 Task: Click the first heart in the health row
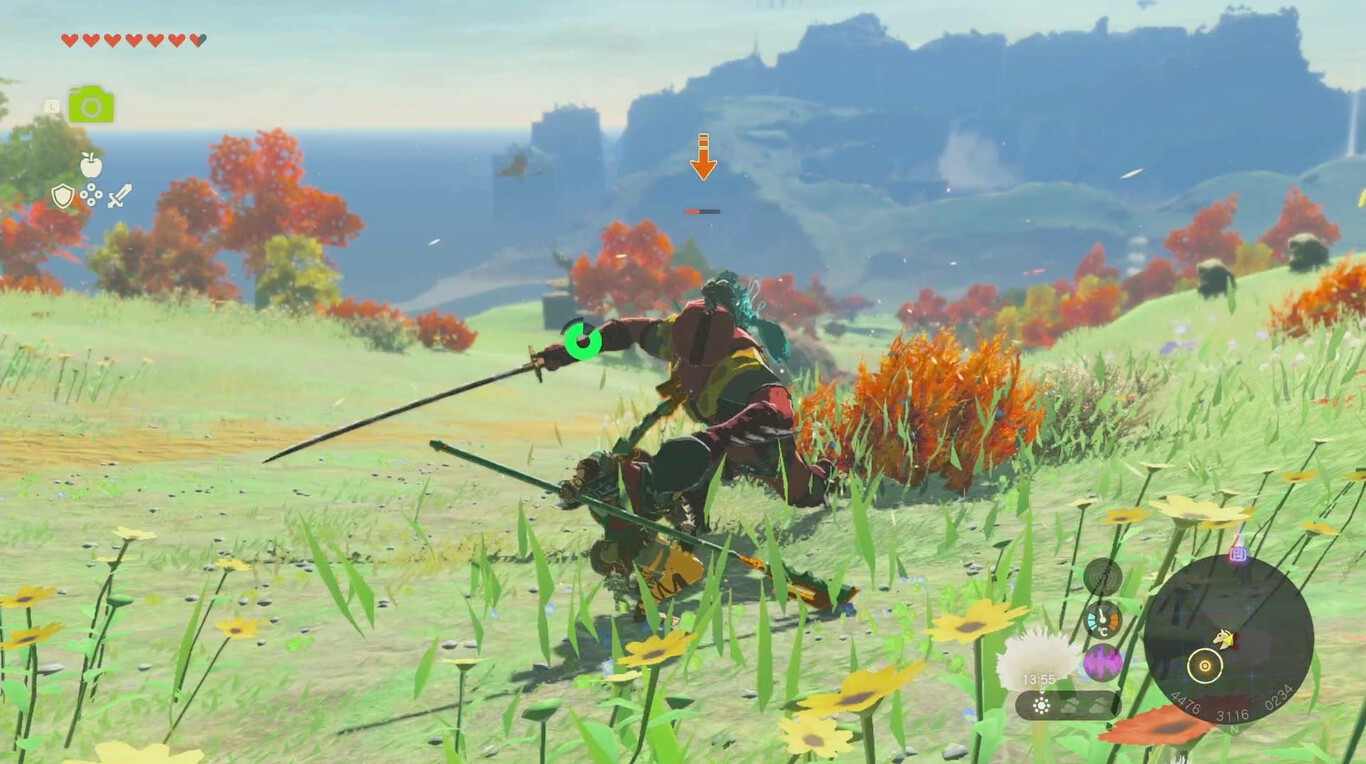(x=67, y=41)
